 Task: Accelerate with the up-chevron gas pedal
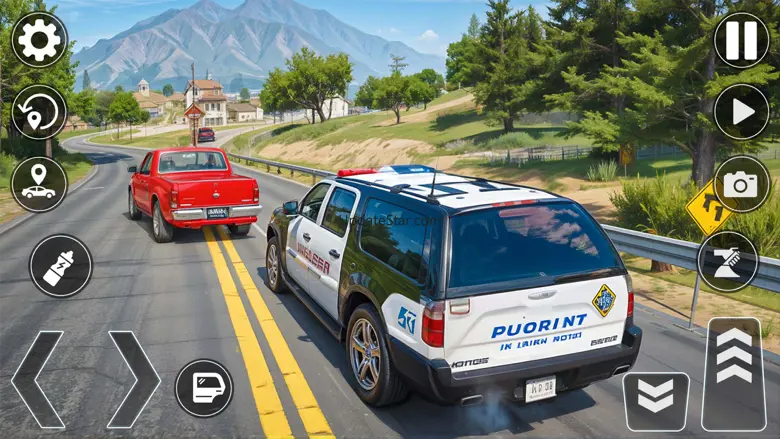pos(733,374)
